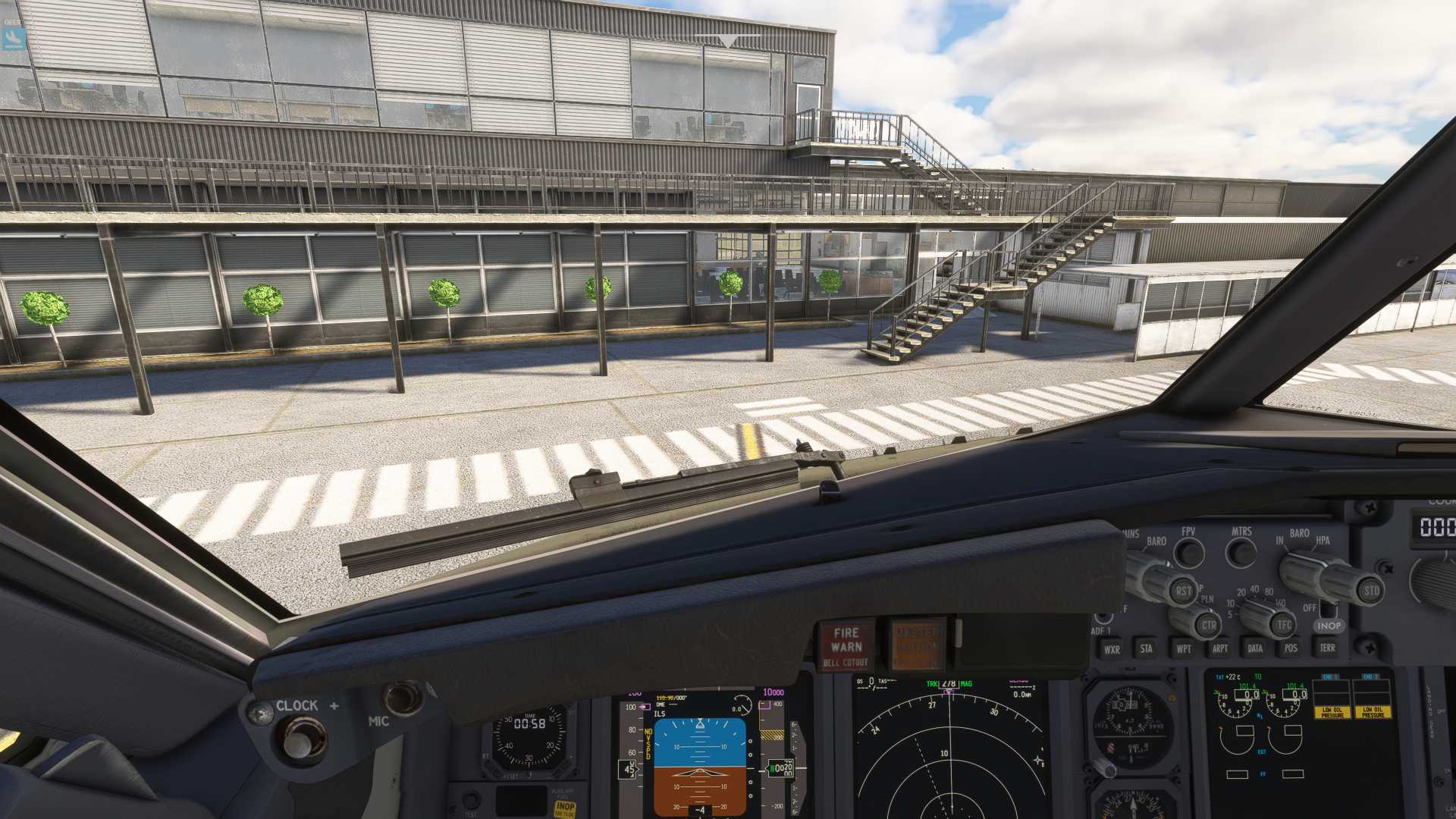1456x819 pixels.
Task: Push the CTR map center button
Action: (1209, 626)
